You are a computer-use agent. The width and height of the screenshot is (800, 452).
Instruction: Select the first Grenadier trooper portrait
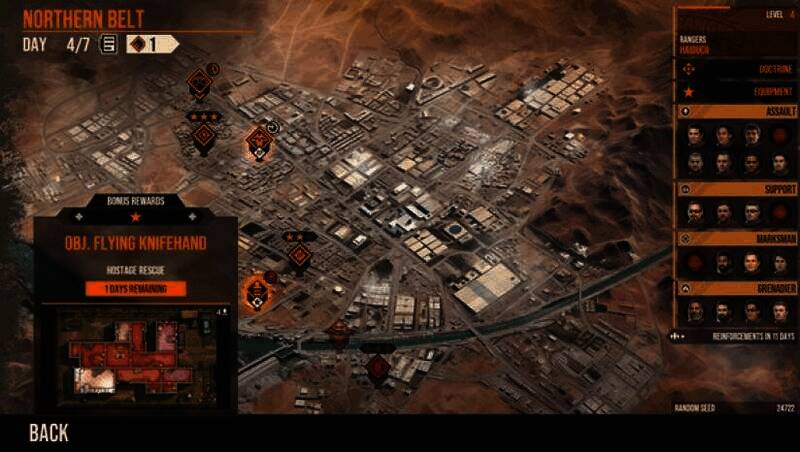695,311
